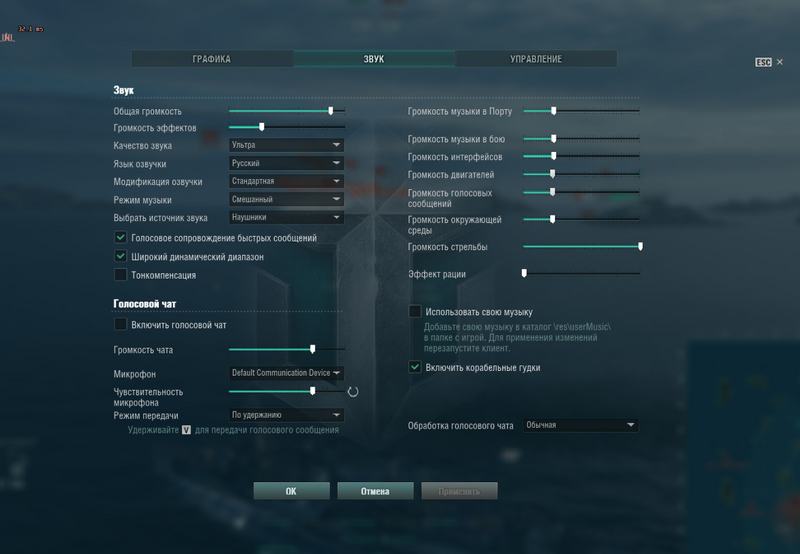Image resolution: width=800 pixels, height=554 pixels.
Task: Open the Режим передачи dropdown
Action: tap(286, 415)
